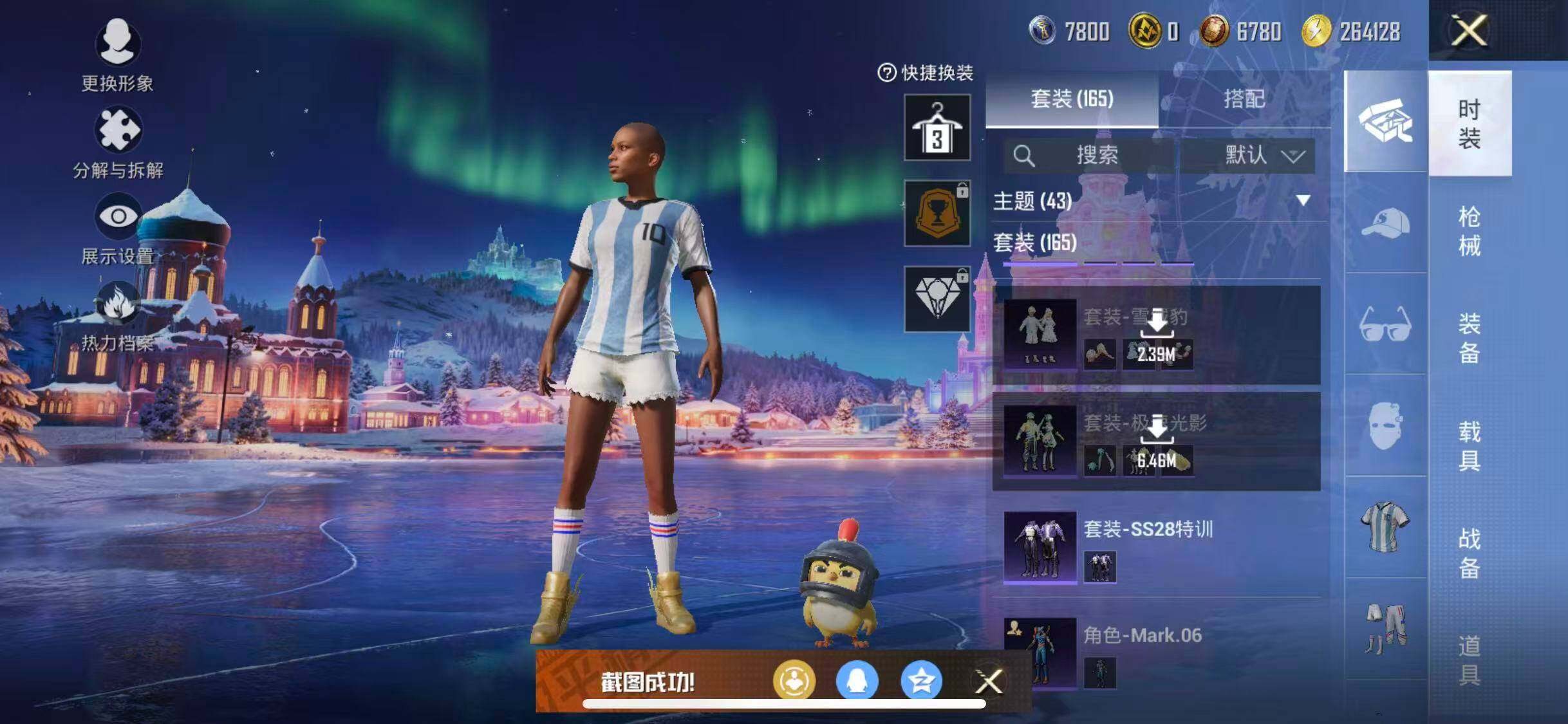Image resolution: width=1568 pixels, height=724 pixels.
Task: Expand the 主题 (43) section
Action: pyautogui.click(x=1303, y=201)
